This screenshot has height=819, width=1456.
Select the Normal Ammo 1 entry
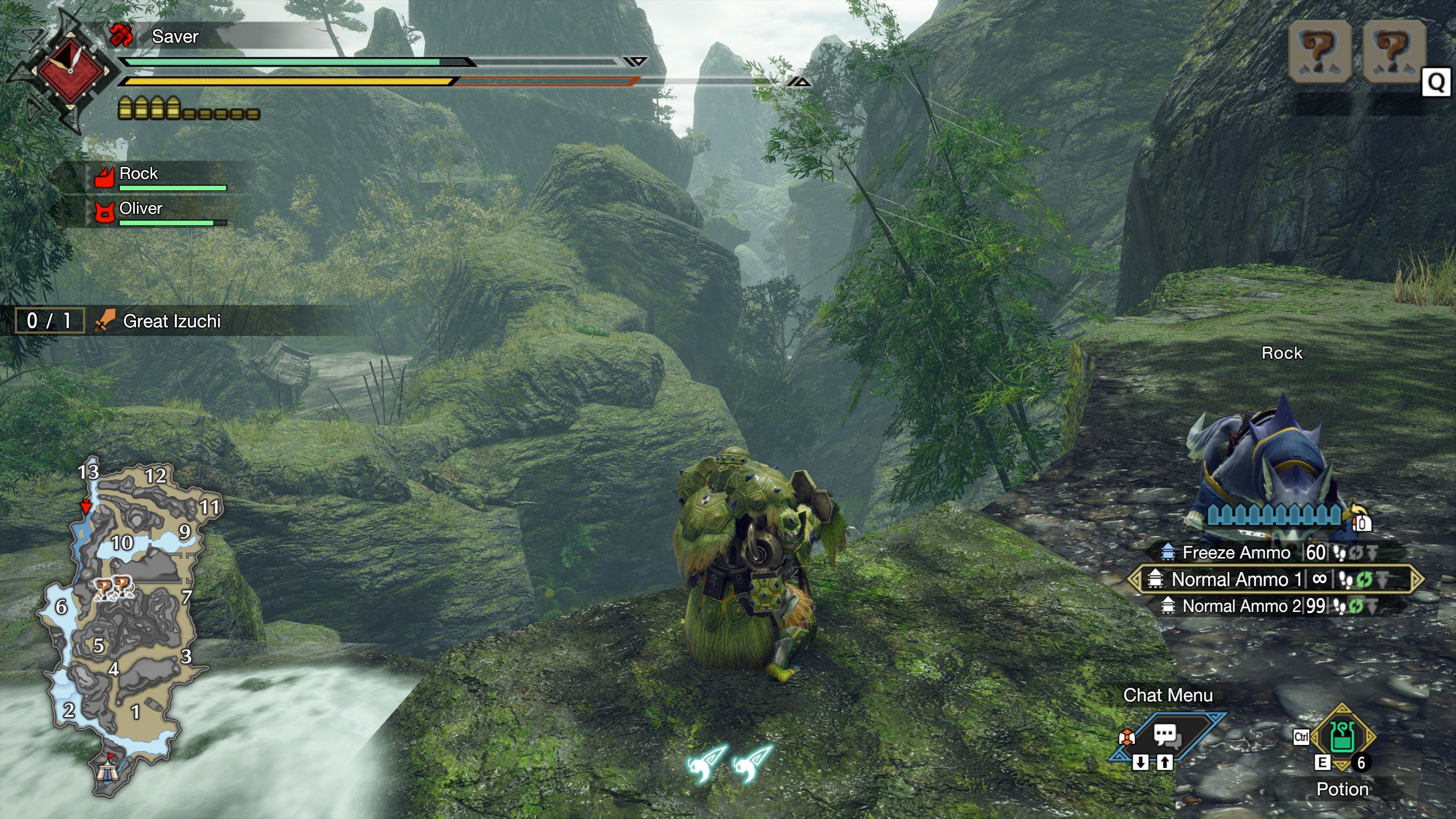1236,579
